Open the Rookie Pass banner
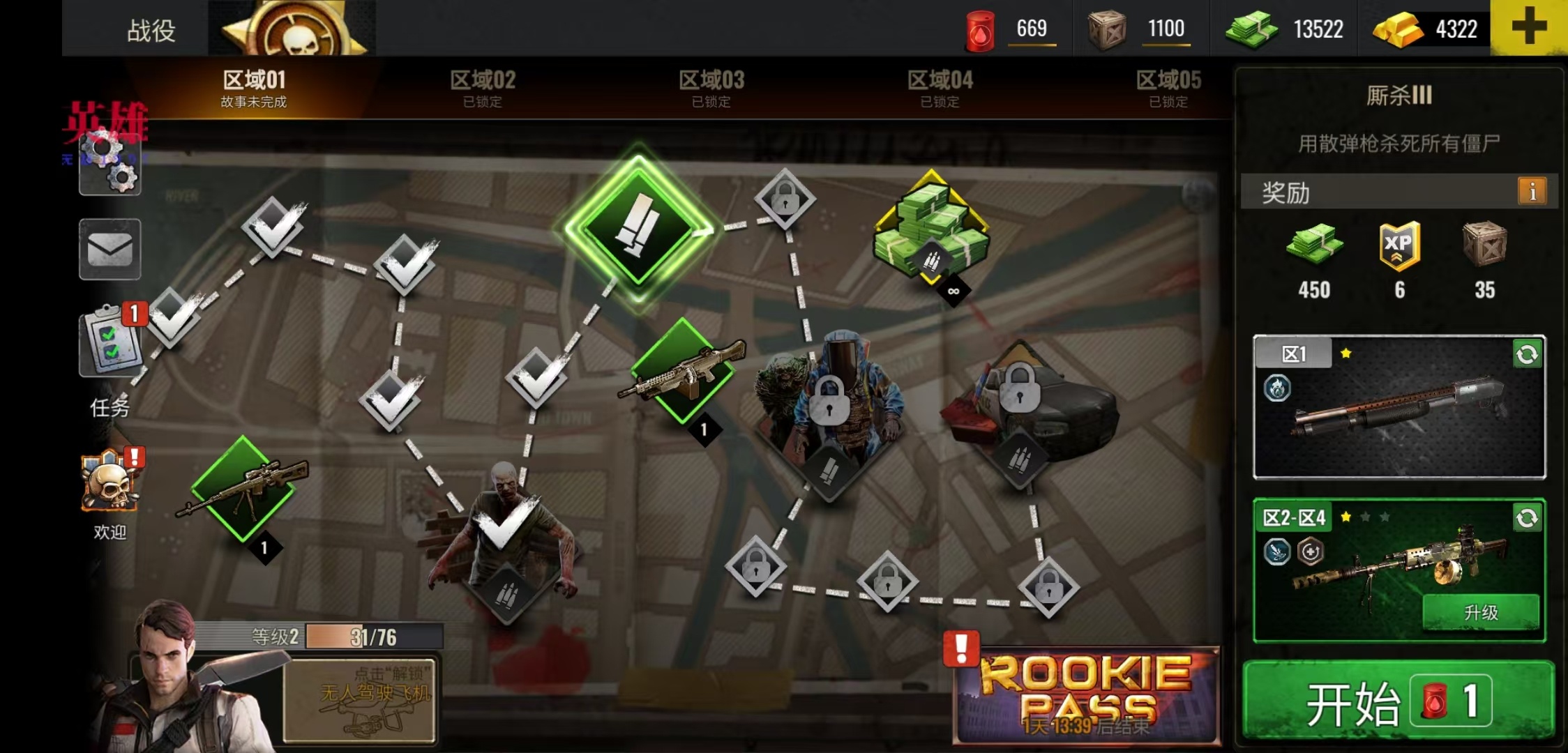 [x=1087, y=695]
